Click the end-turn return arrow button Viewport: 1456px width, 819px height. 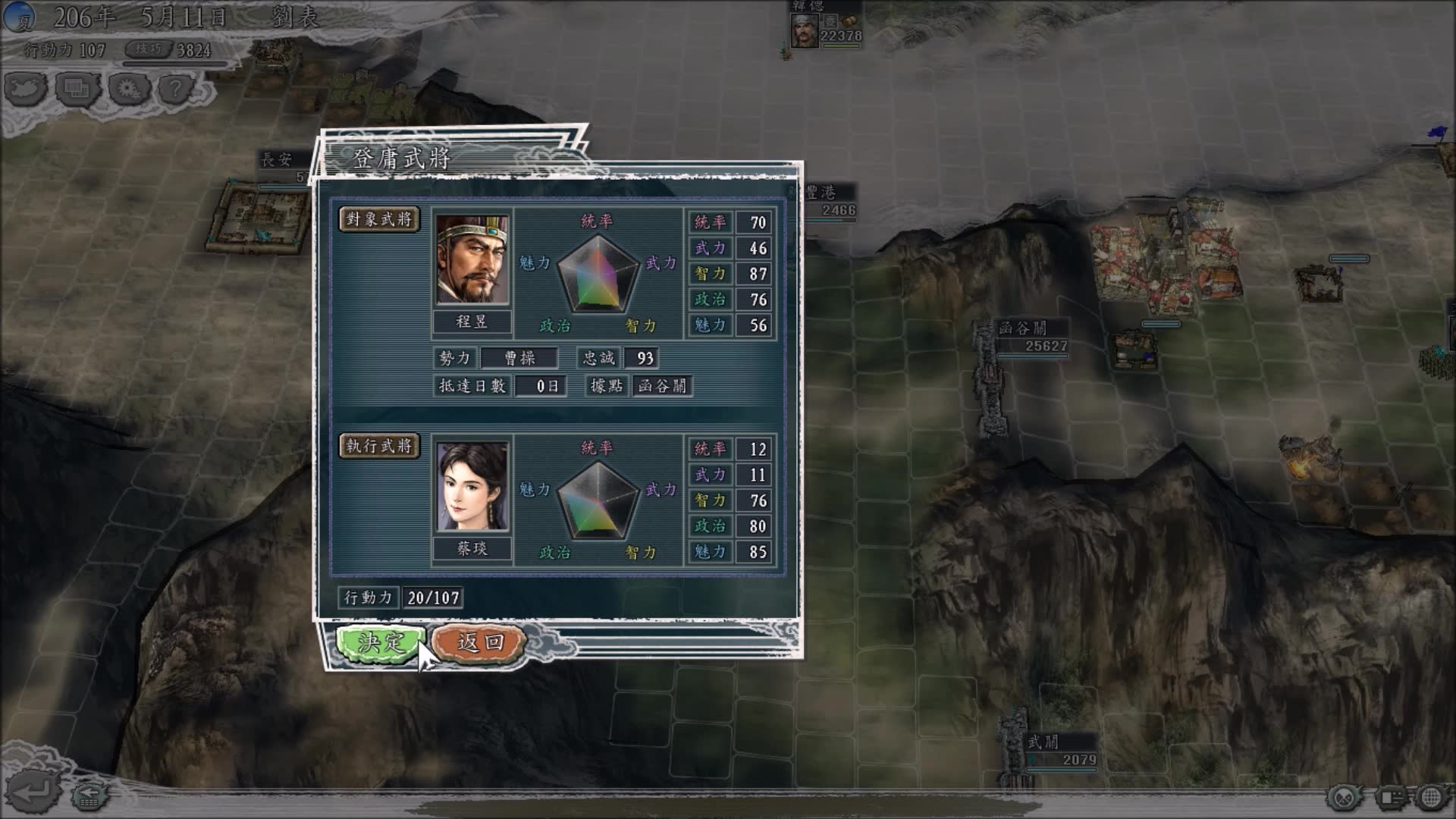pos(32,792)
